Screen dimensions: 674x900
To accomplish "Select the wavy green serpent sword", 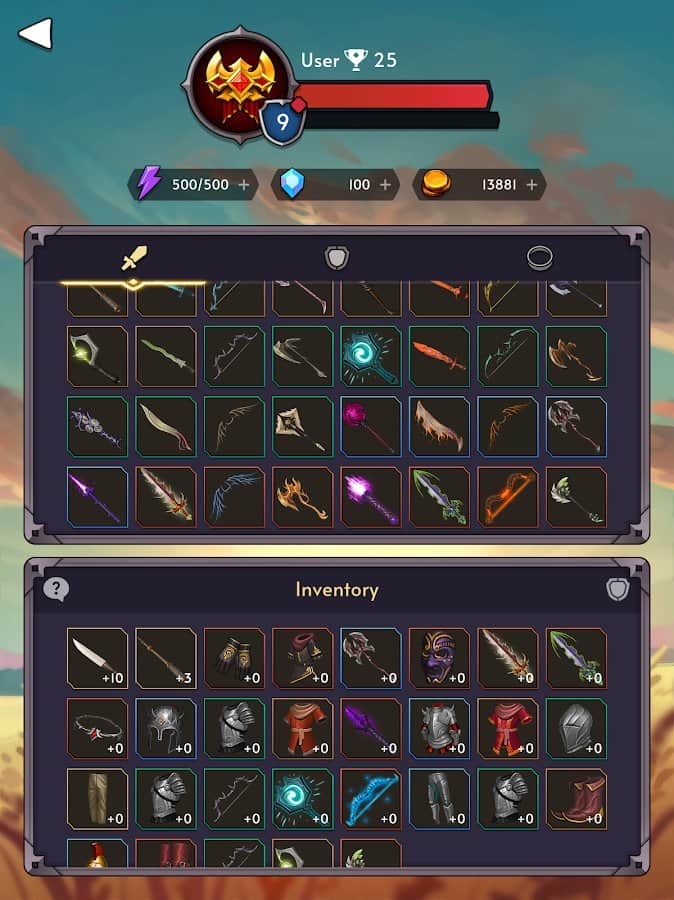I will 166,356.
